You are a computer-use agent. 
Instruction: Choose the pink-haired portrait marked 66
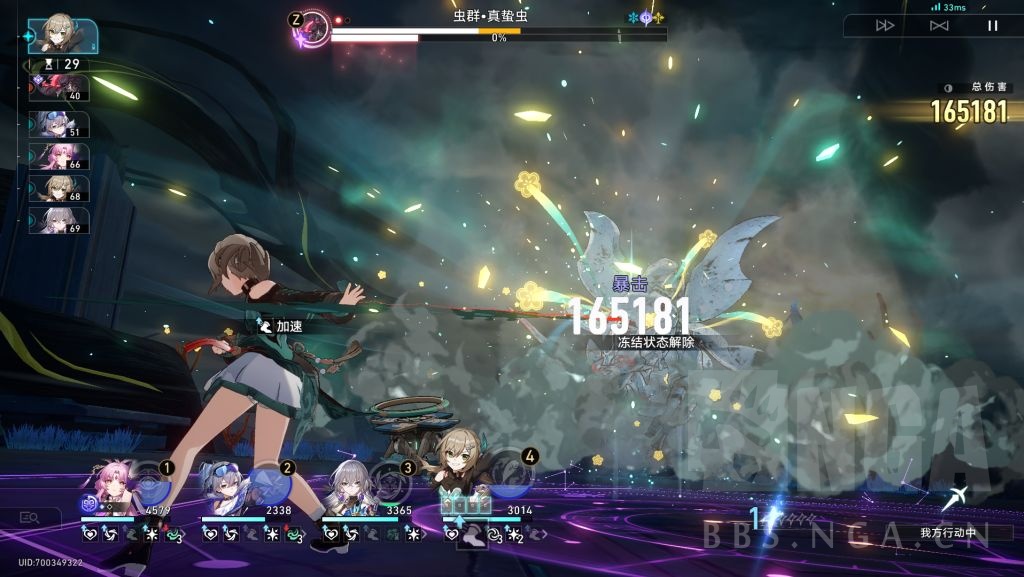(x=61, y=157)
